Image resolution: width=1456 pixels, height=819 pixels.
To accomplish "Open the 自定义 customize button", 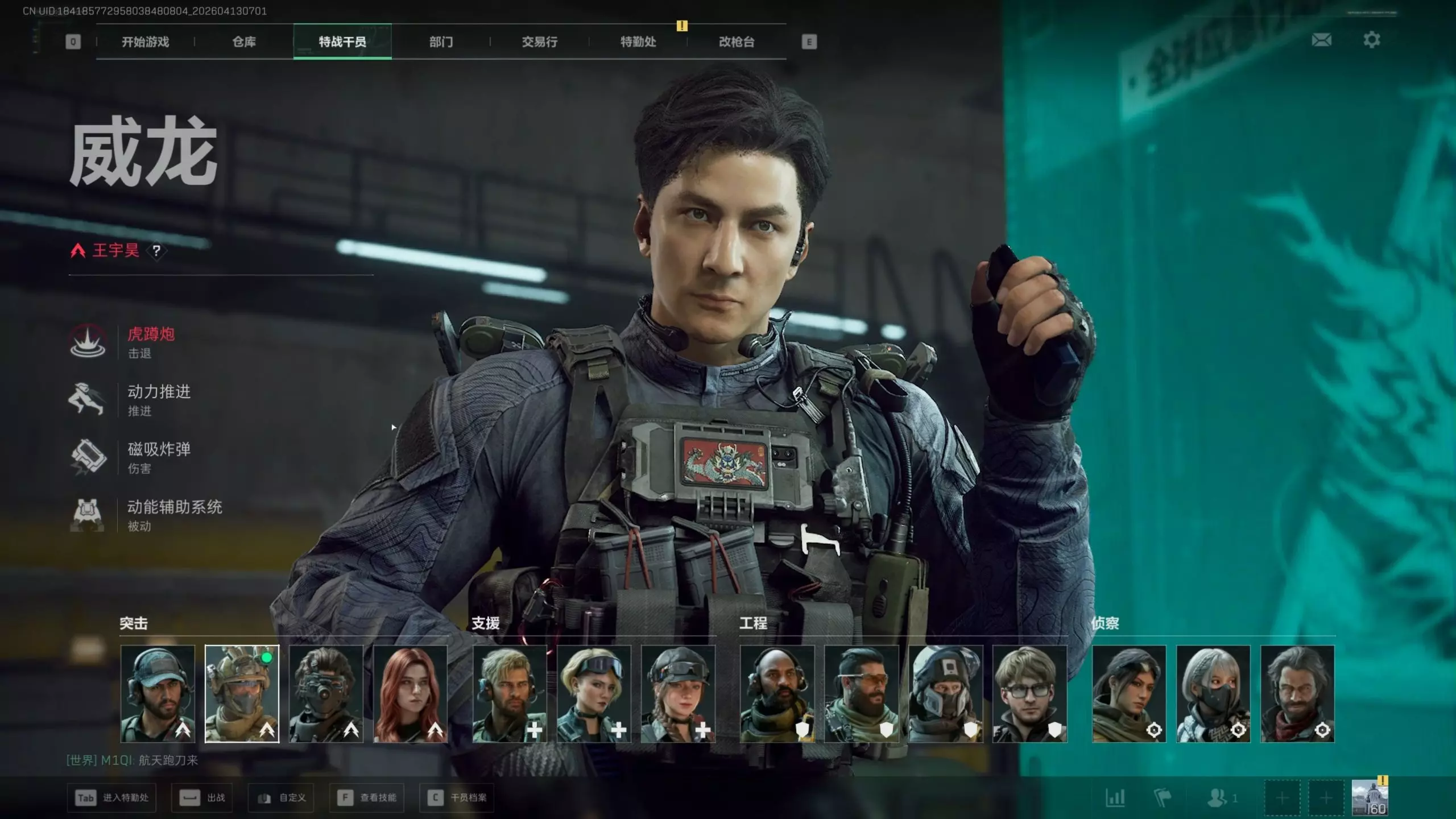I will 281,798.
